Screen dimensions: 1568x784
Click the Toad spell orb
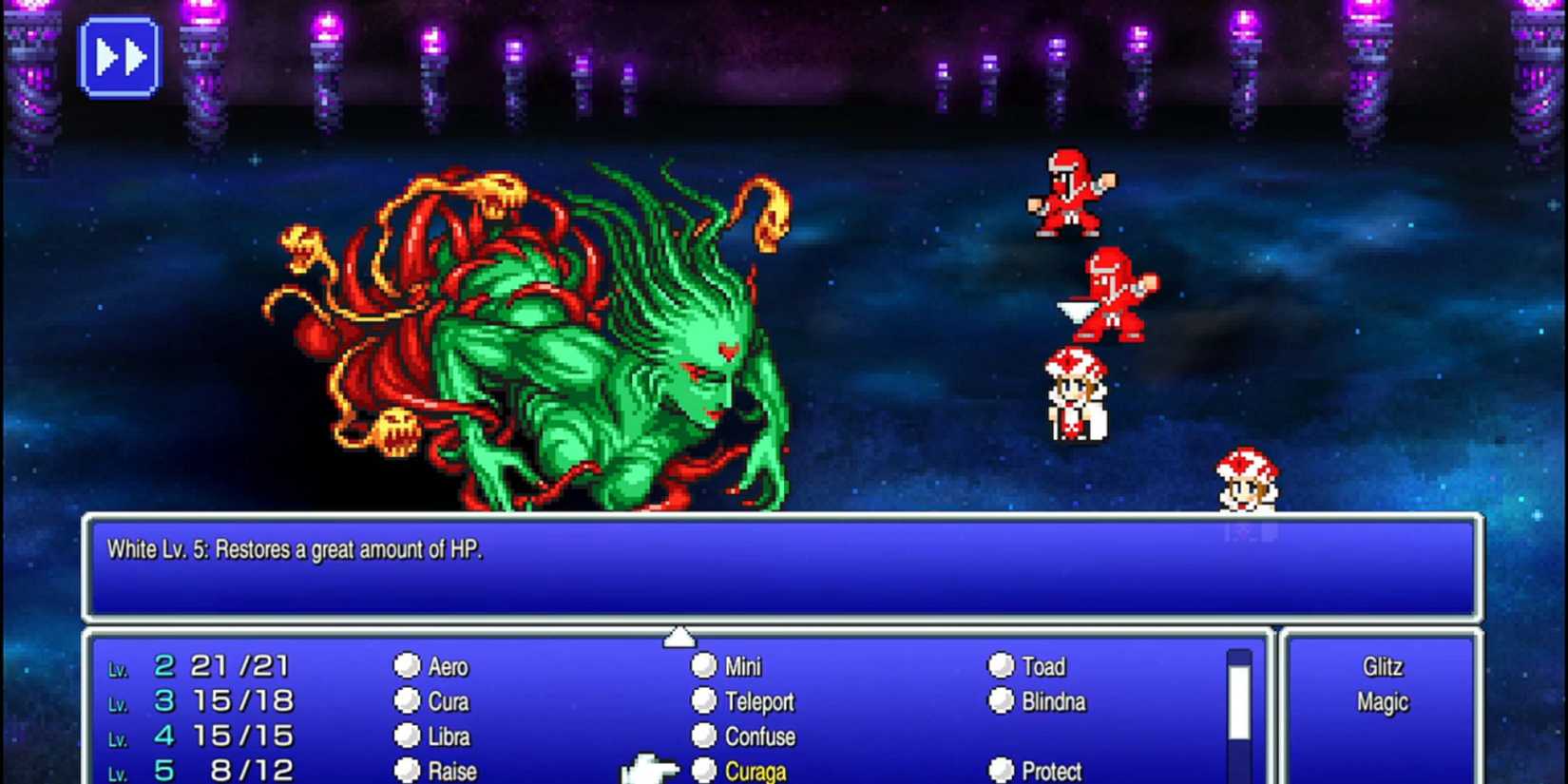[x=1001, y=666]
